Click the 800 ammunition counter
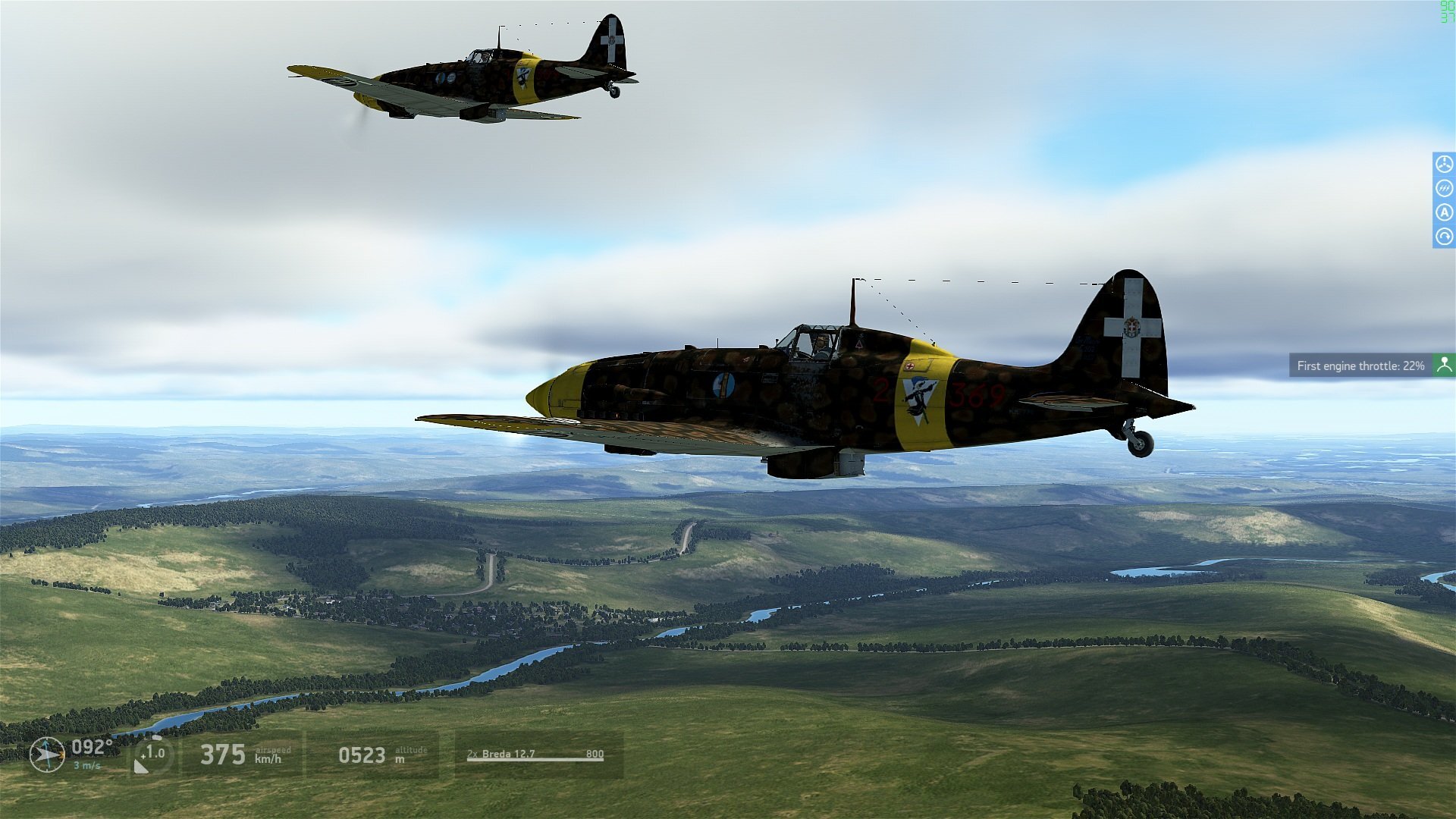 pyautogui.click(x=596, y=754)
